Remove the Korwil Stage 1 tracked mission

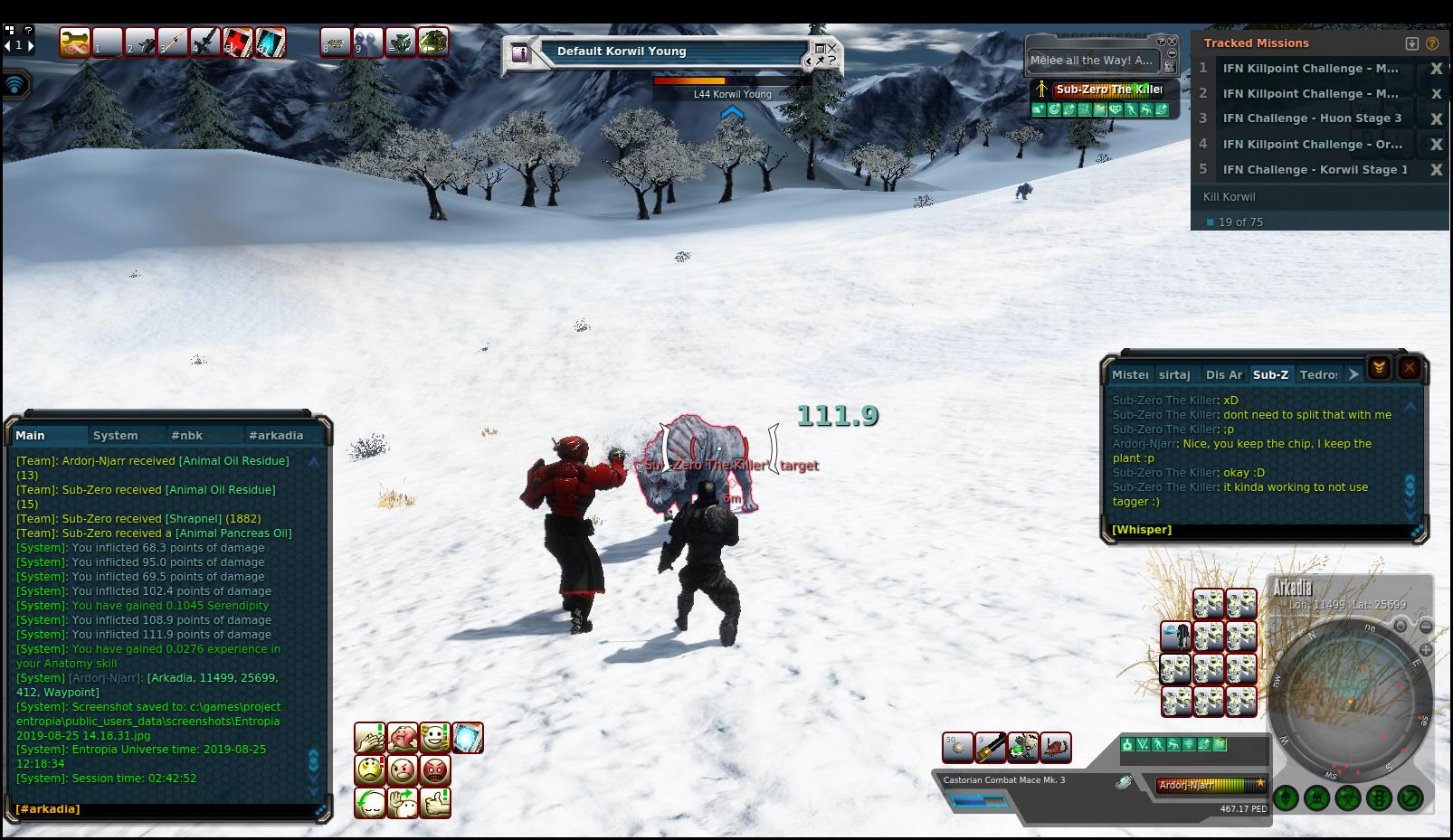[x=1436, y=170]
